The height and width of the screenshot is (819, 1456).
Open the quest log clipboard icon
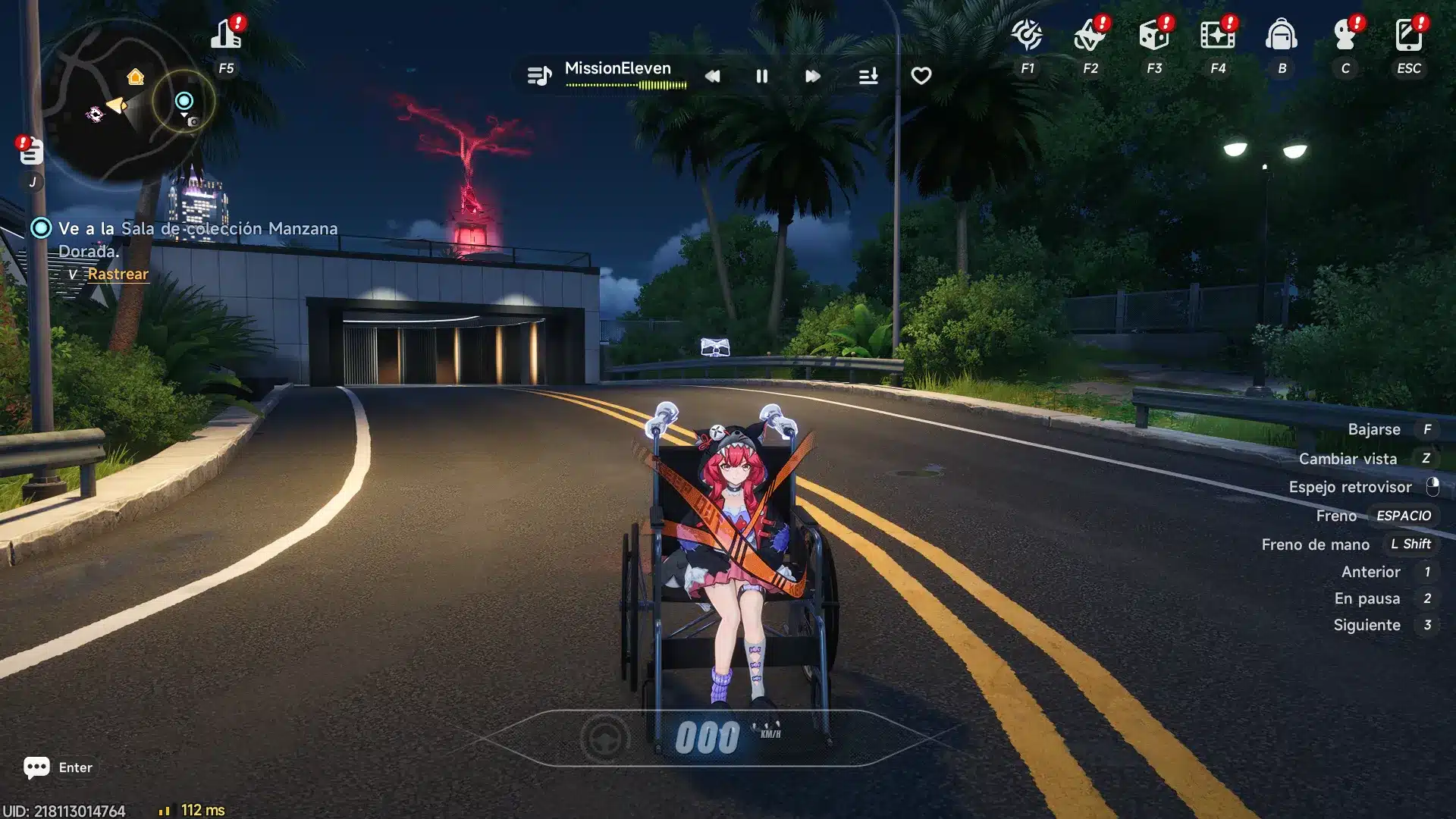pos(31,152)
